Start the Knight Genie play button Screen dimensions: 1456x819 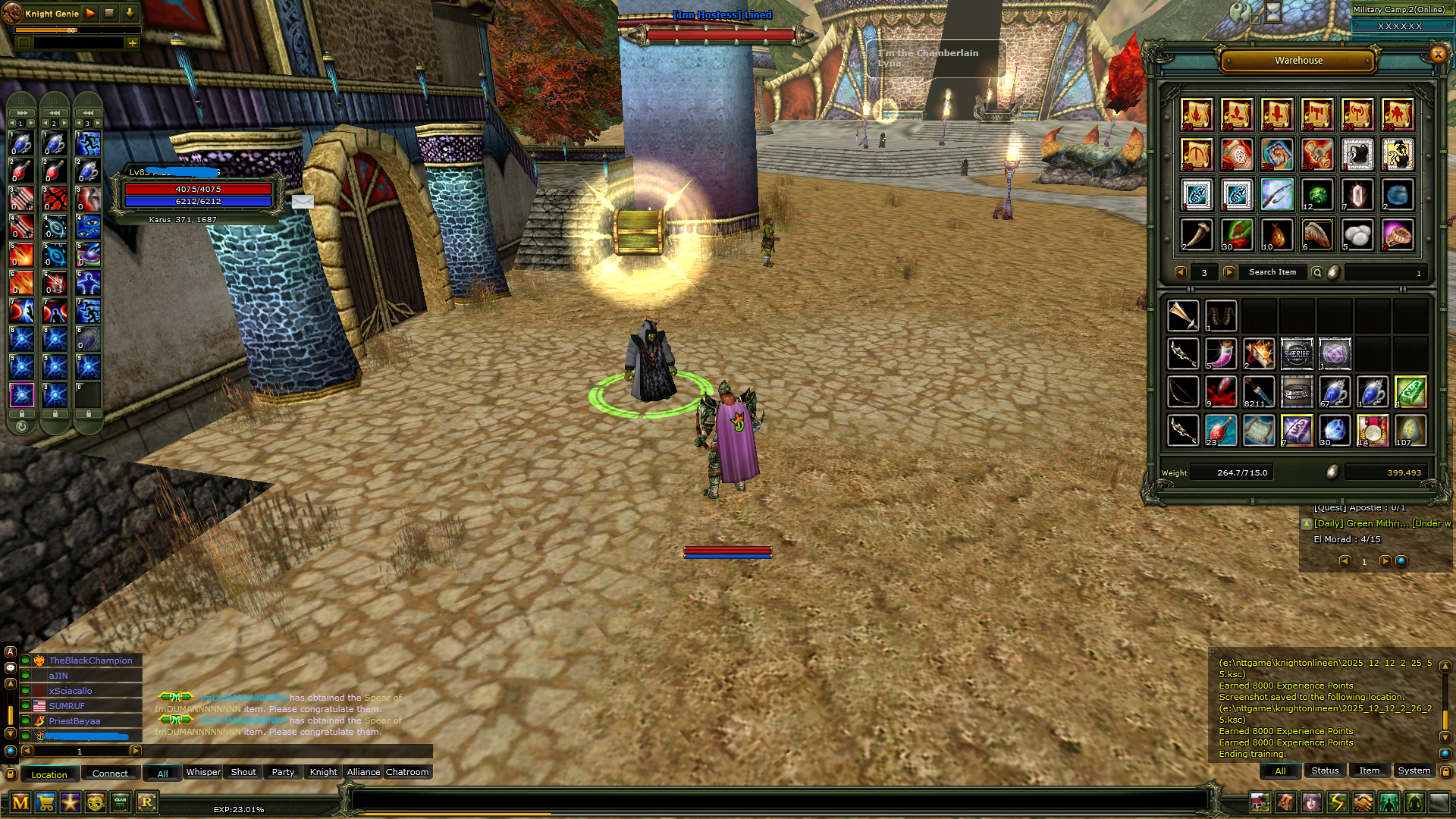tap(90, 13)
